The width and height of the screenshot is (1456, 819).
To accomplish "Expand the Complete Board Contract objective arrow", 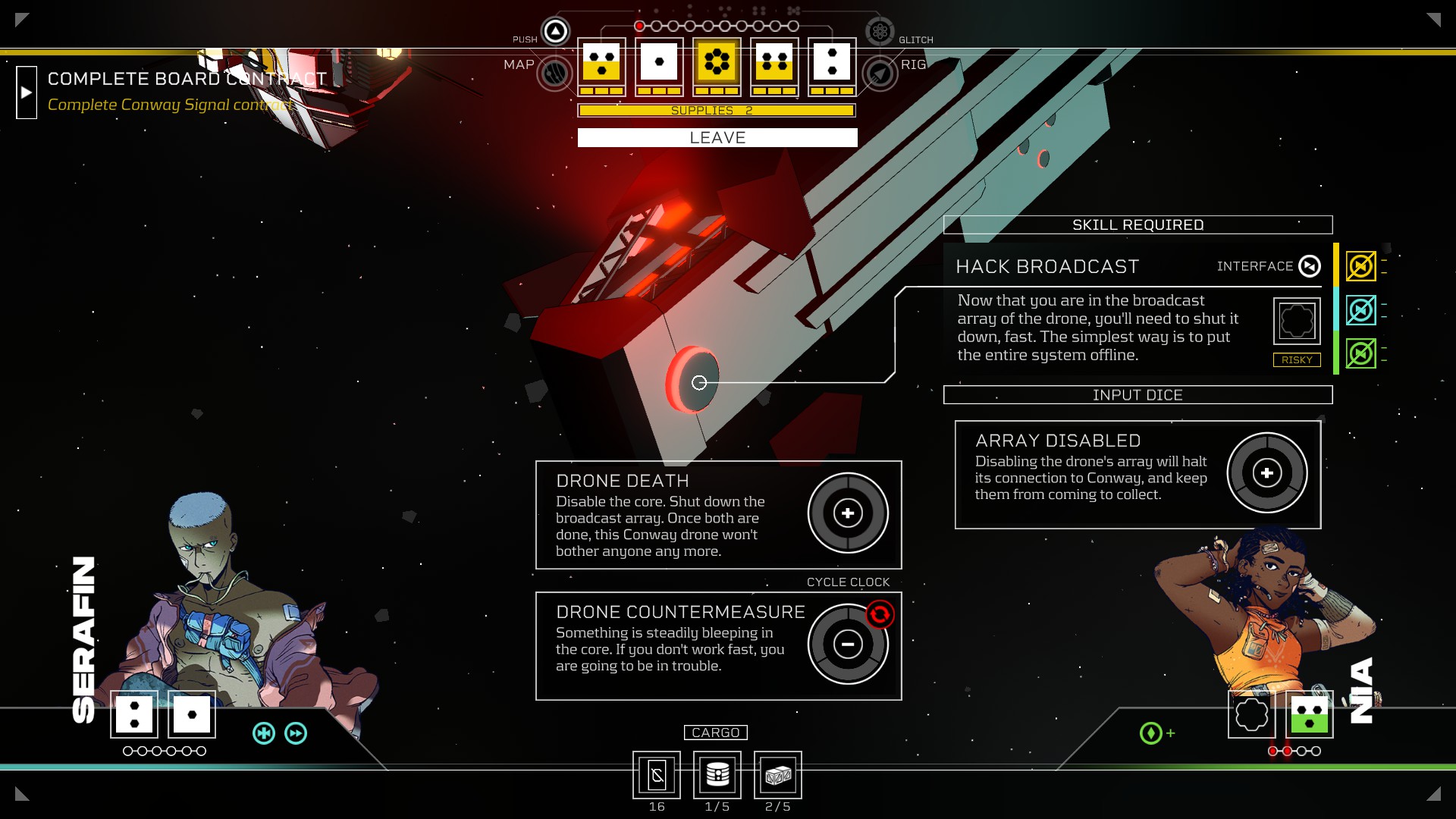I will coord(27,93).
